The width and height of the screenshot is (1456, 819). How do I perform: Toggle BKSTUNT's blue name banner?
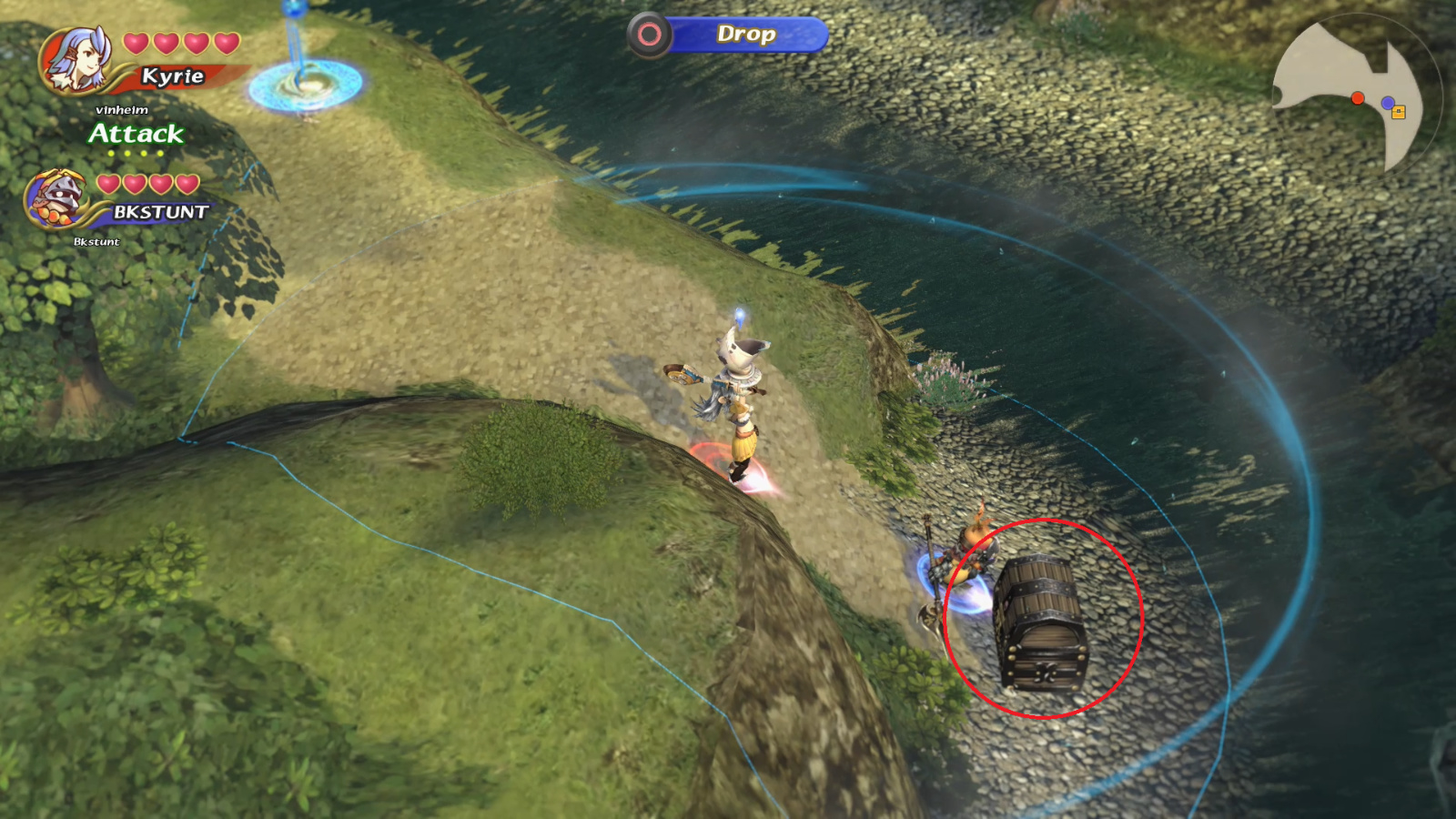(x=164, y=211)
